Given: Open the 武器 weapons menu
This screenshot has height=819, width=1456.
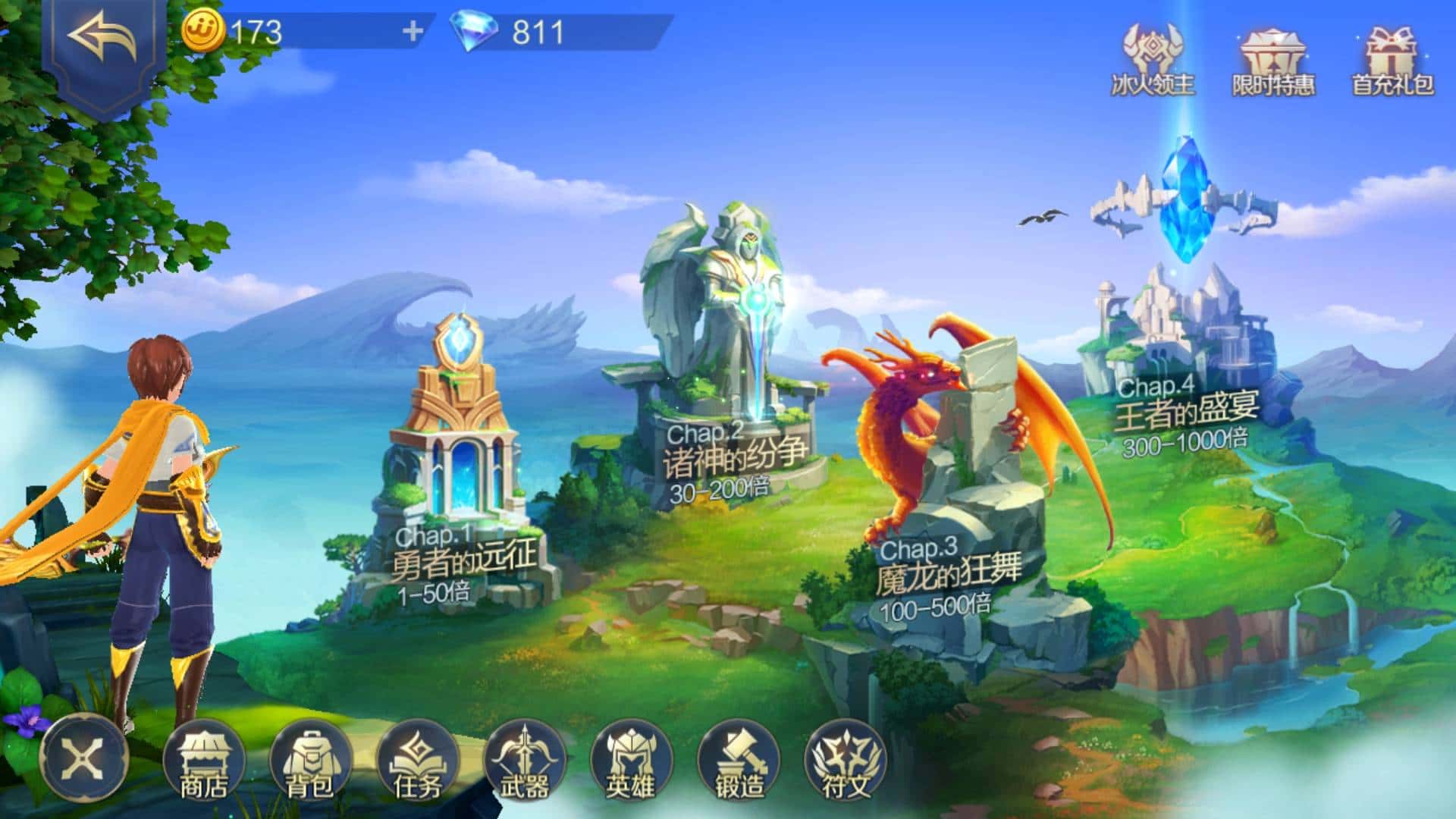Looking at the screenshot, I should pos(524,762).
